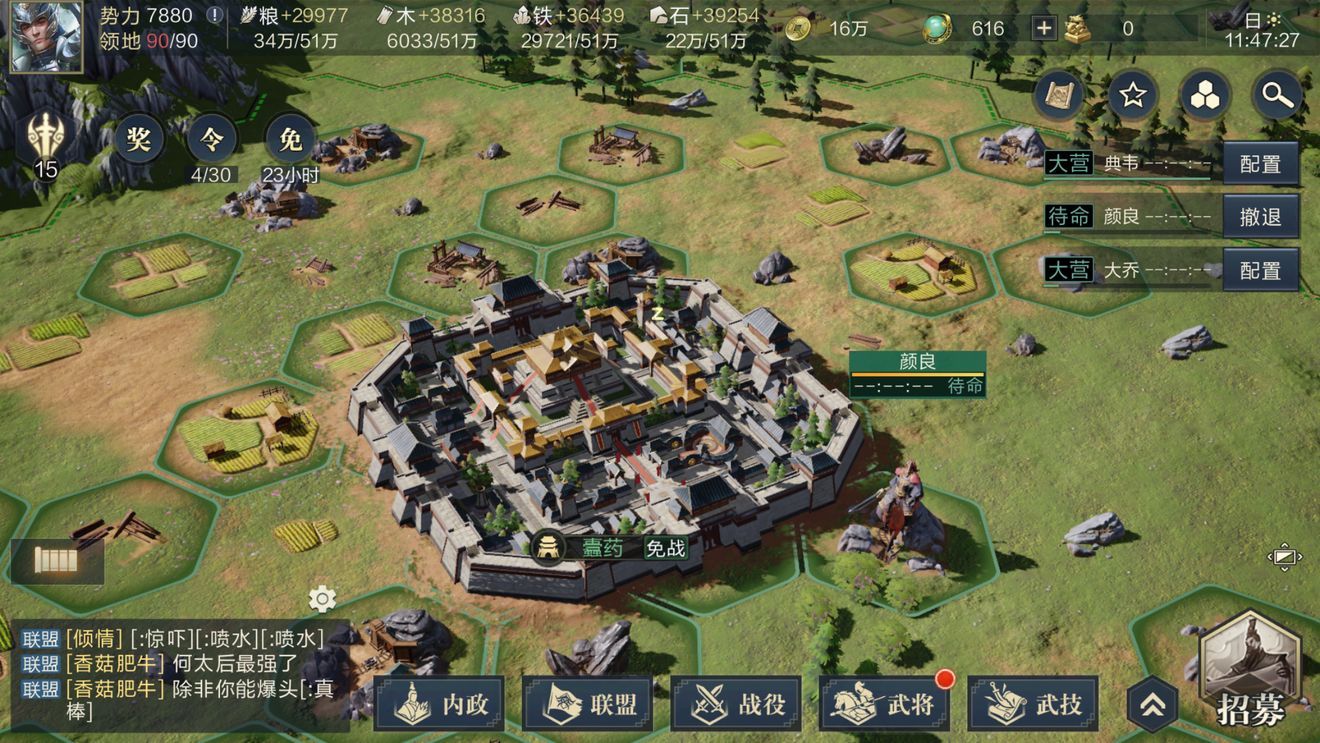
Task: Retreat 颜良's army with 撤退
Action: (1260, 216)
